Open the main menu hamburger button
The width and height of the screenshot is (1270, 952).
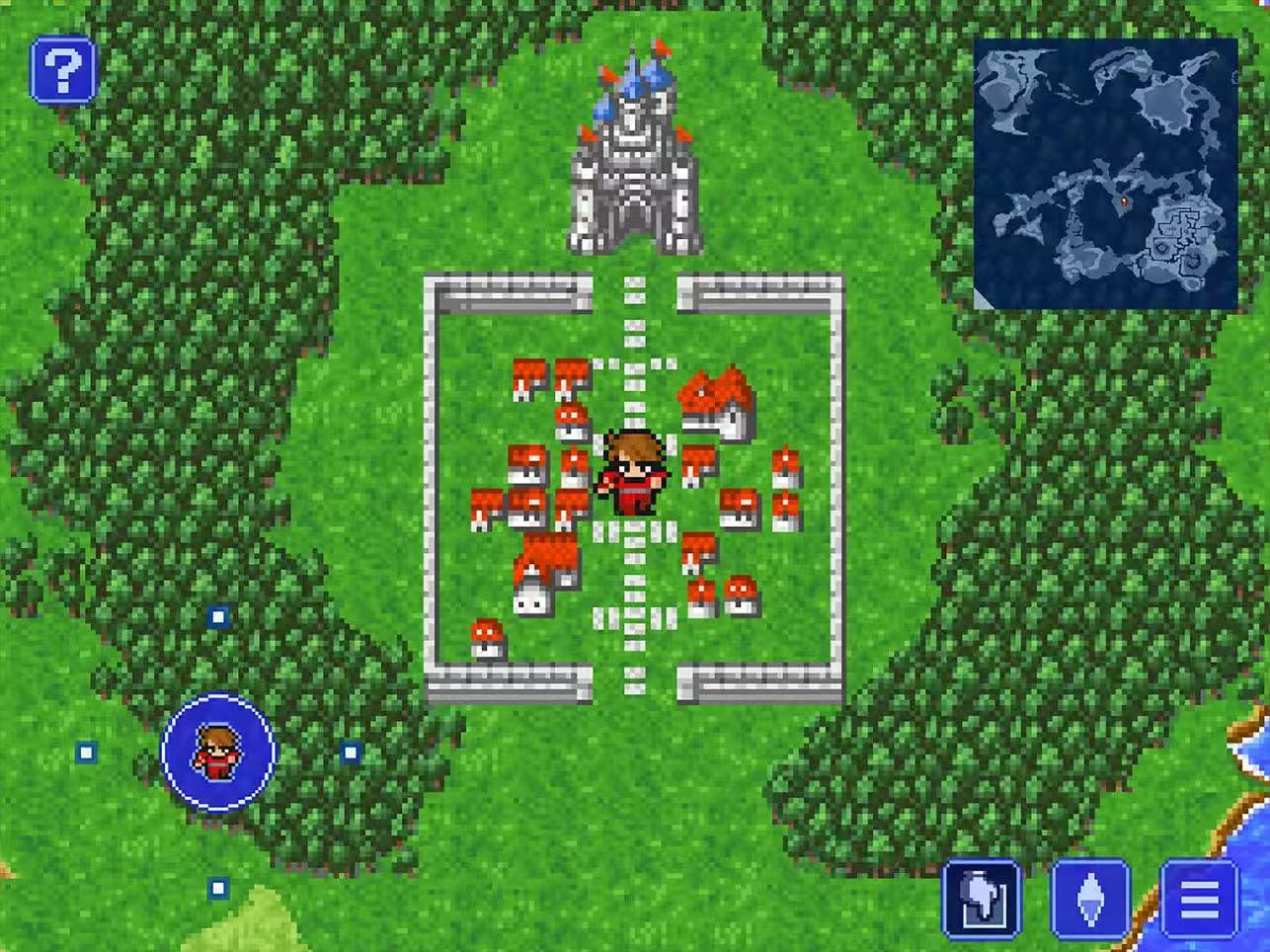point(1199,899)
